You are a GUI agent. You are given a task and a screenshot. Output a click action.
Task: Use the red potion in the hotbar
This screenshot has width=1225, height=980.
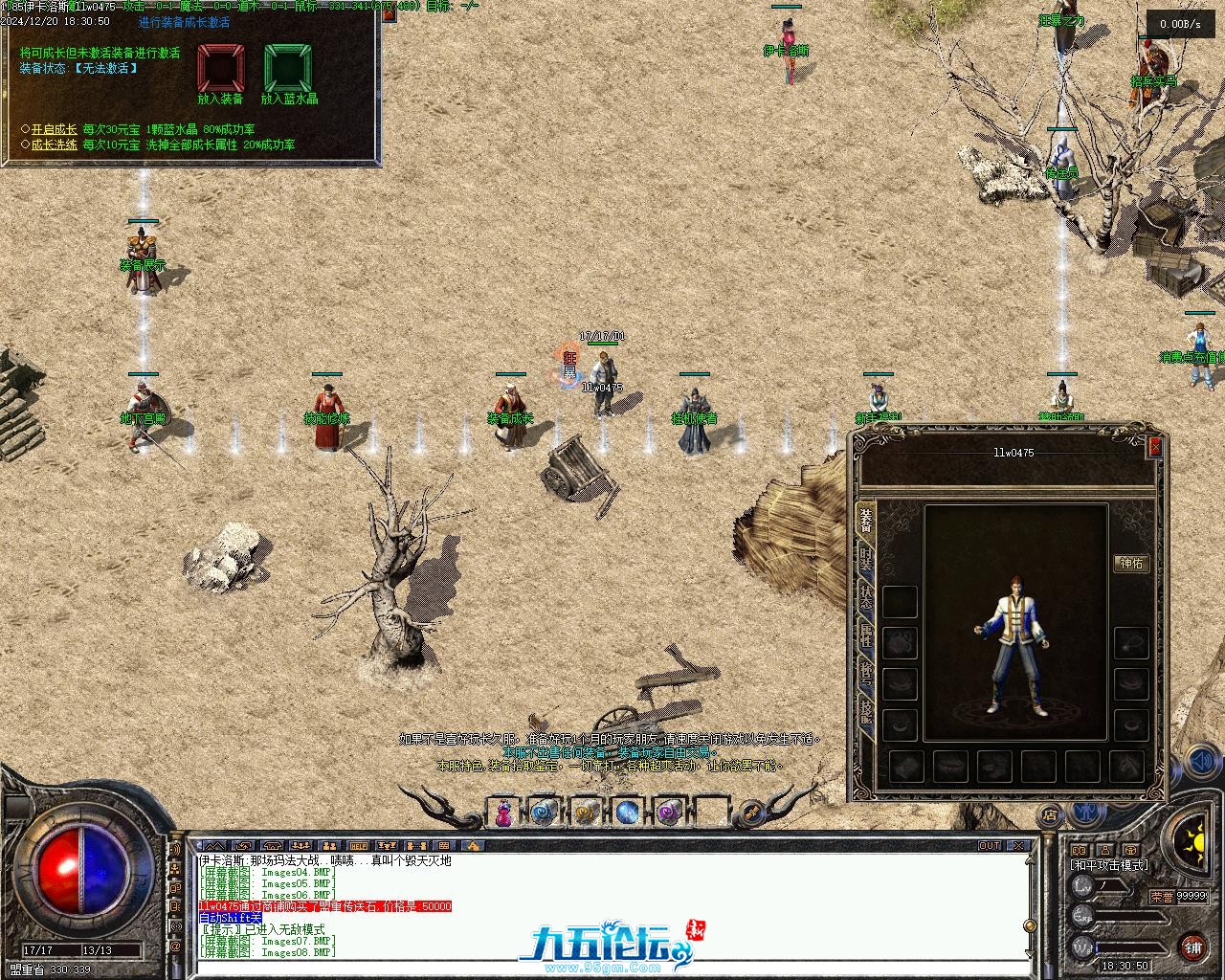pos(503,813)
